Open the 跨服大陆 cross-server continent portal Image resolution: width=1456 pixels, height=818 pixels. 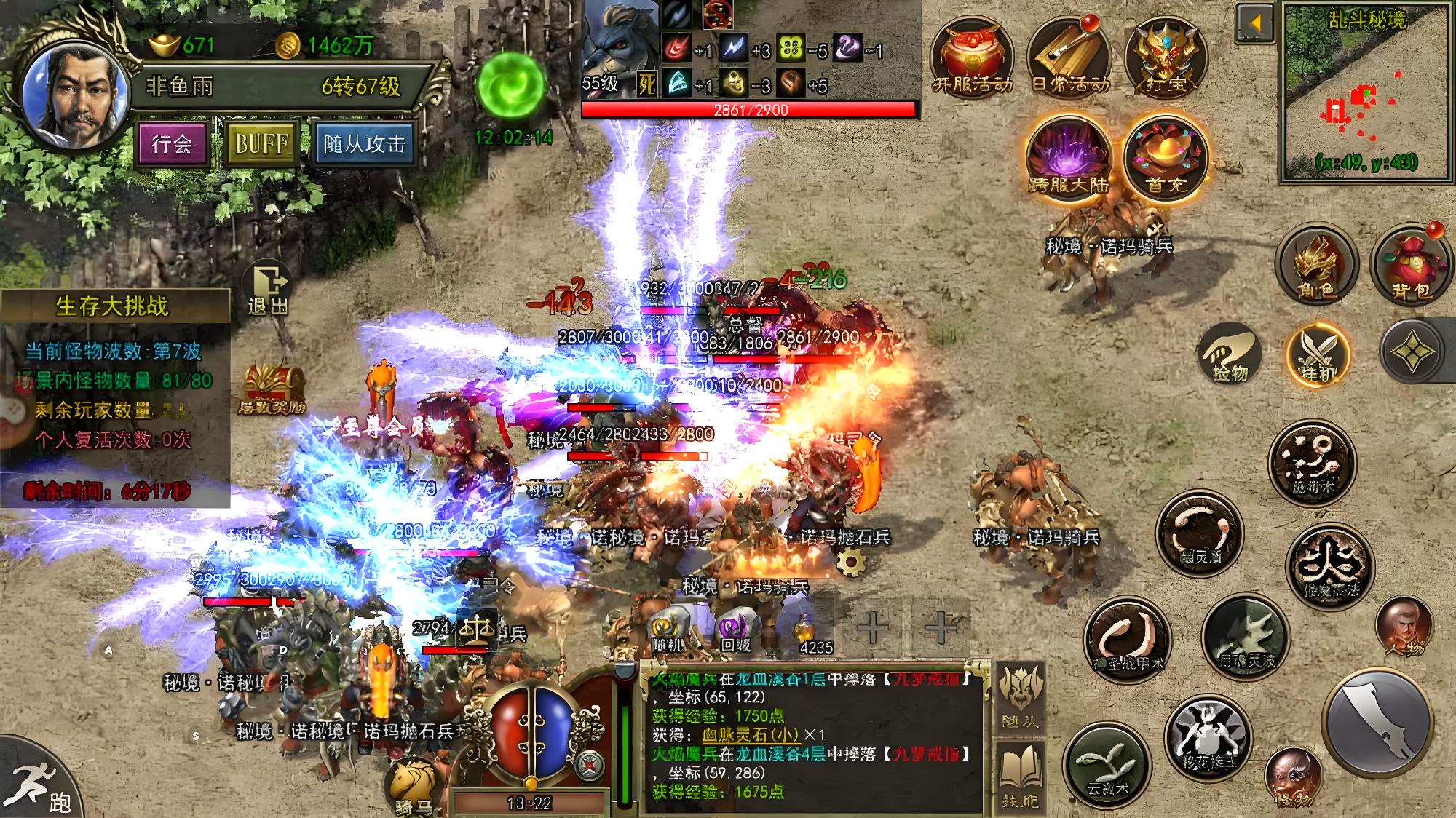1069,154
